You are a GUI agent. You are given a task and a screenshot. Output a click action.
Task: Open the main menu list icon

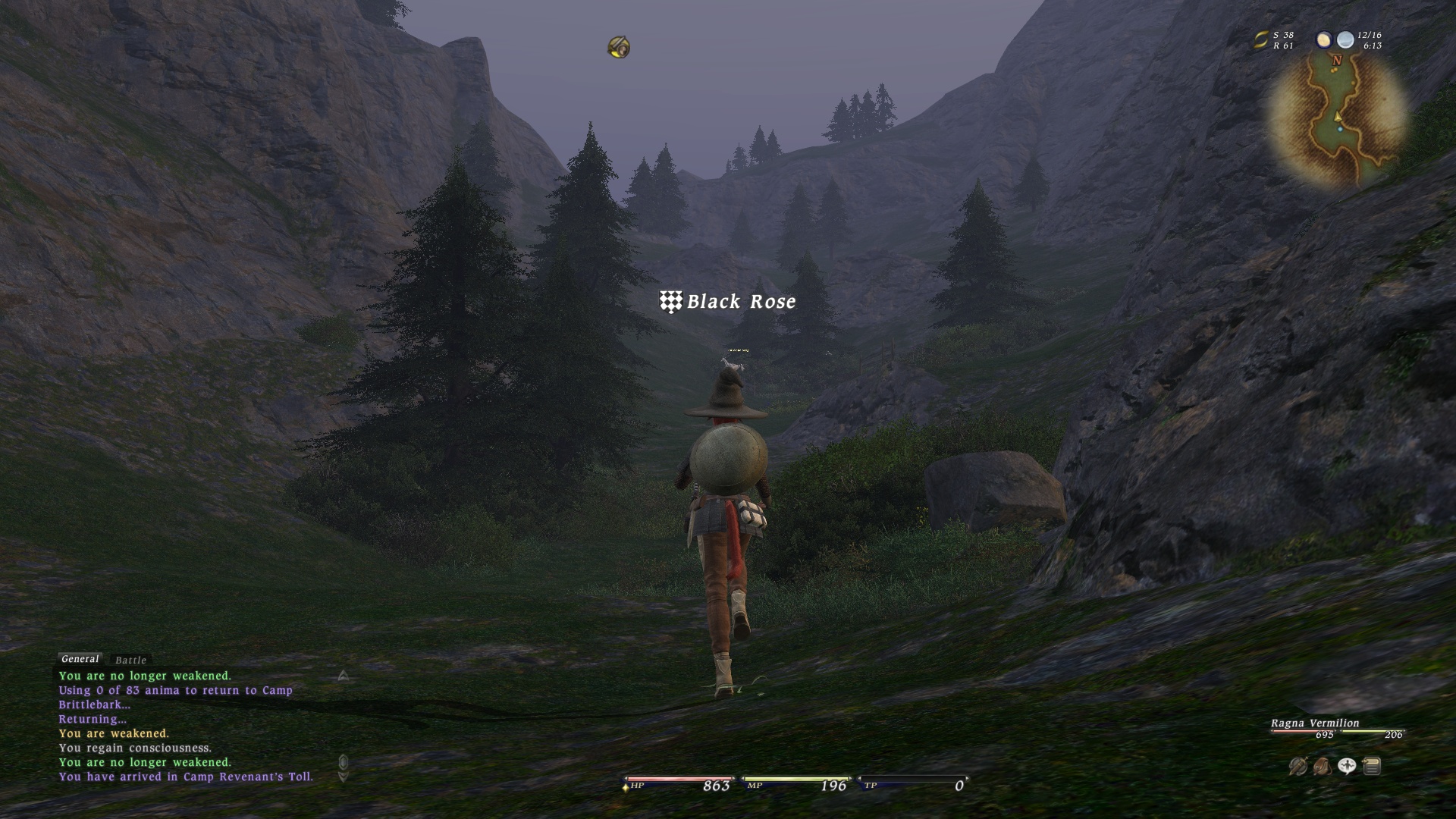1371,767
